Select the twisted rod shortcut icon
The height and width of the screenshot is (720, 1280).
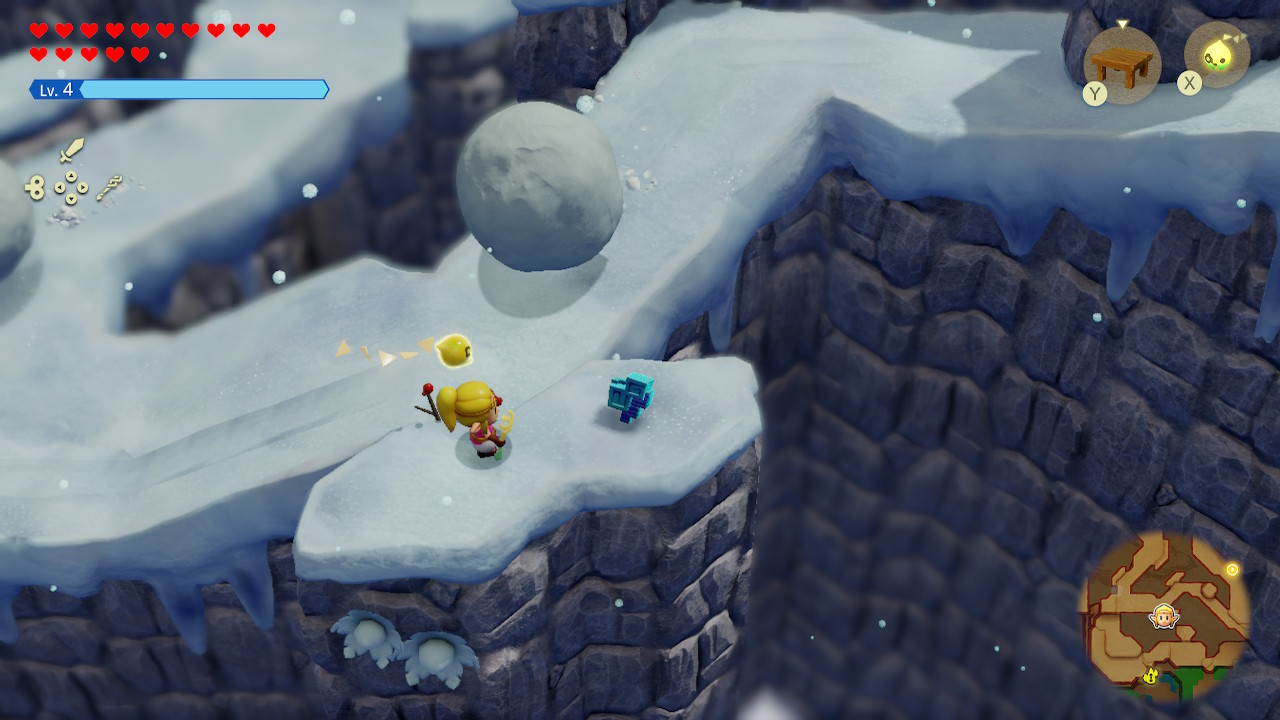(x=109, y=187)
